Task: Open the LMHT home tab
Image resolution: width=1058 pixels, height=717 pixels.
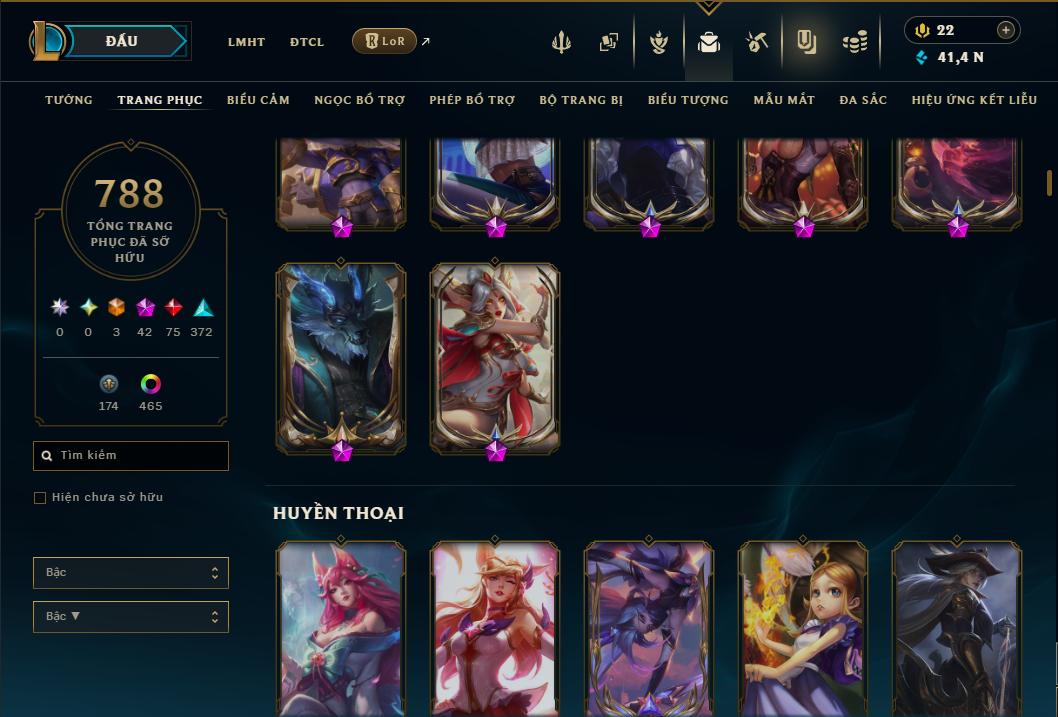Action: coord(246,42)
